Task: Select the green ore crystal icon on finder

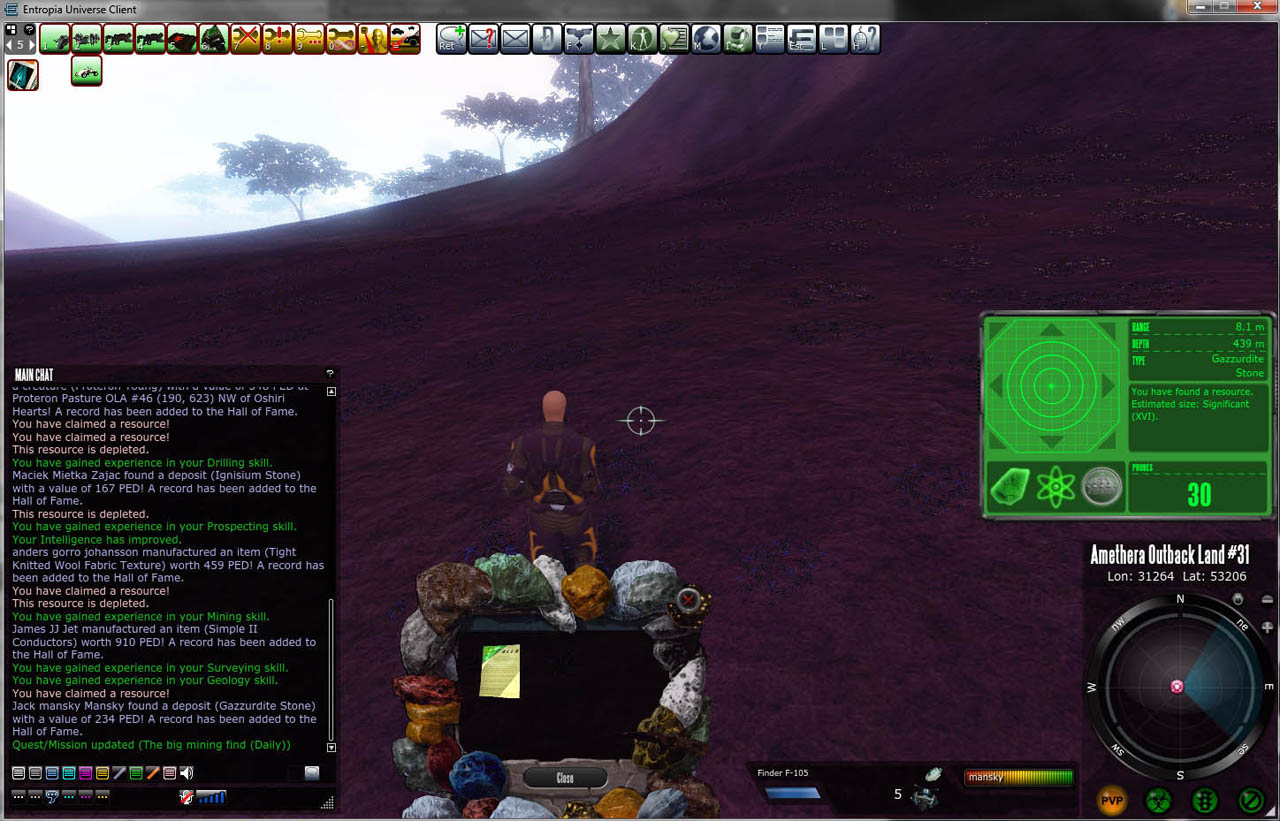Action: (1010, 488)
